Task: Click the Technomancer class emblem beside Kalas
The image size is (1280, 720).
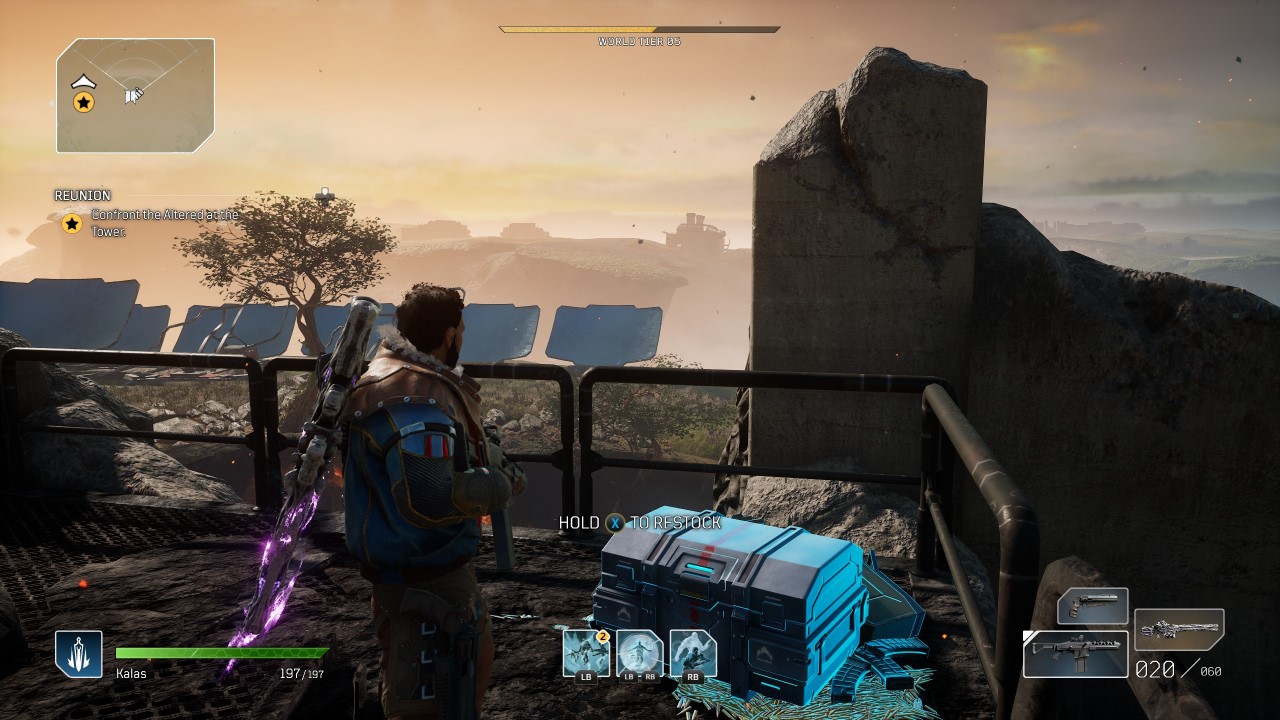Action: click(79, 654)
